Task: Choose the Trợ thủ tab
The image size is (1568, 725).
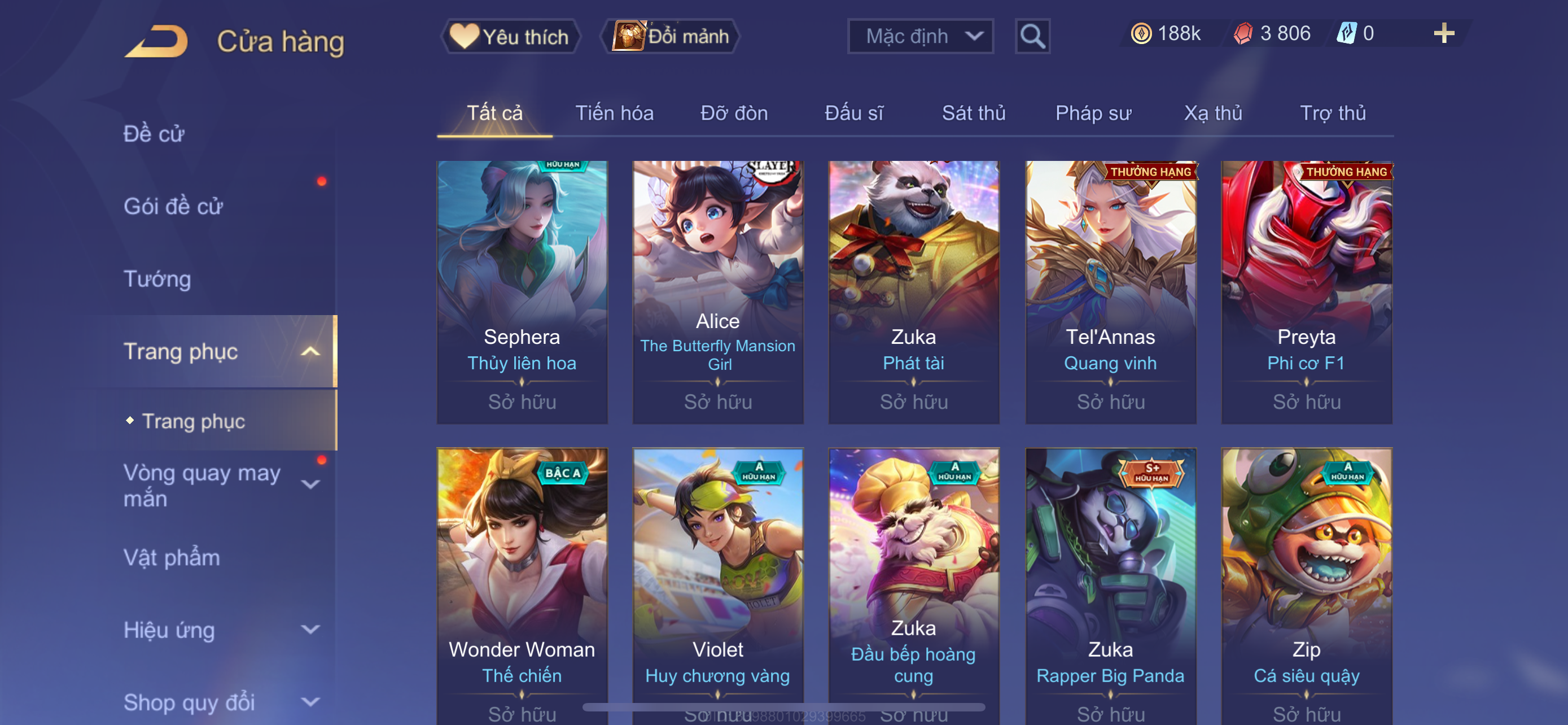Action: (x=1333, y=113)
